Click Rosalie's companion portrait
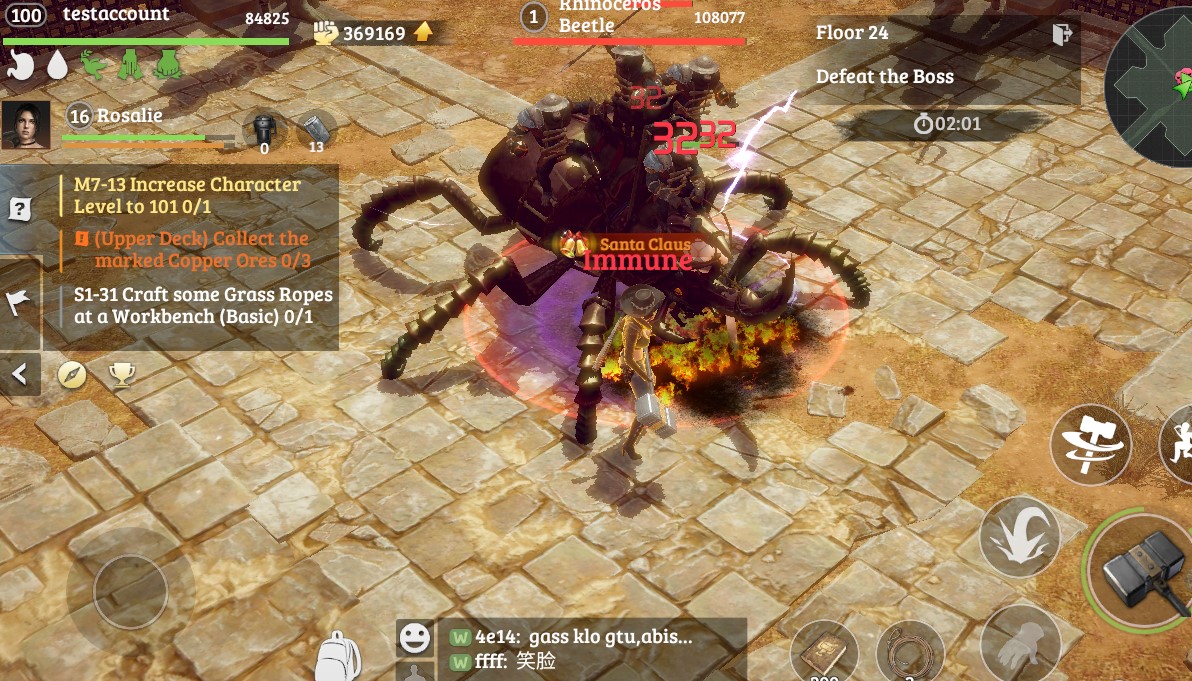Image resolution: width=1192 pixels, height=681 pixels. pos(26,125)
